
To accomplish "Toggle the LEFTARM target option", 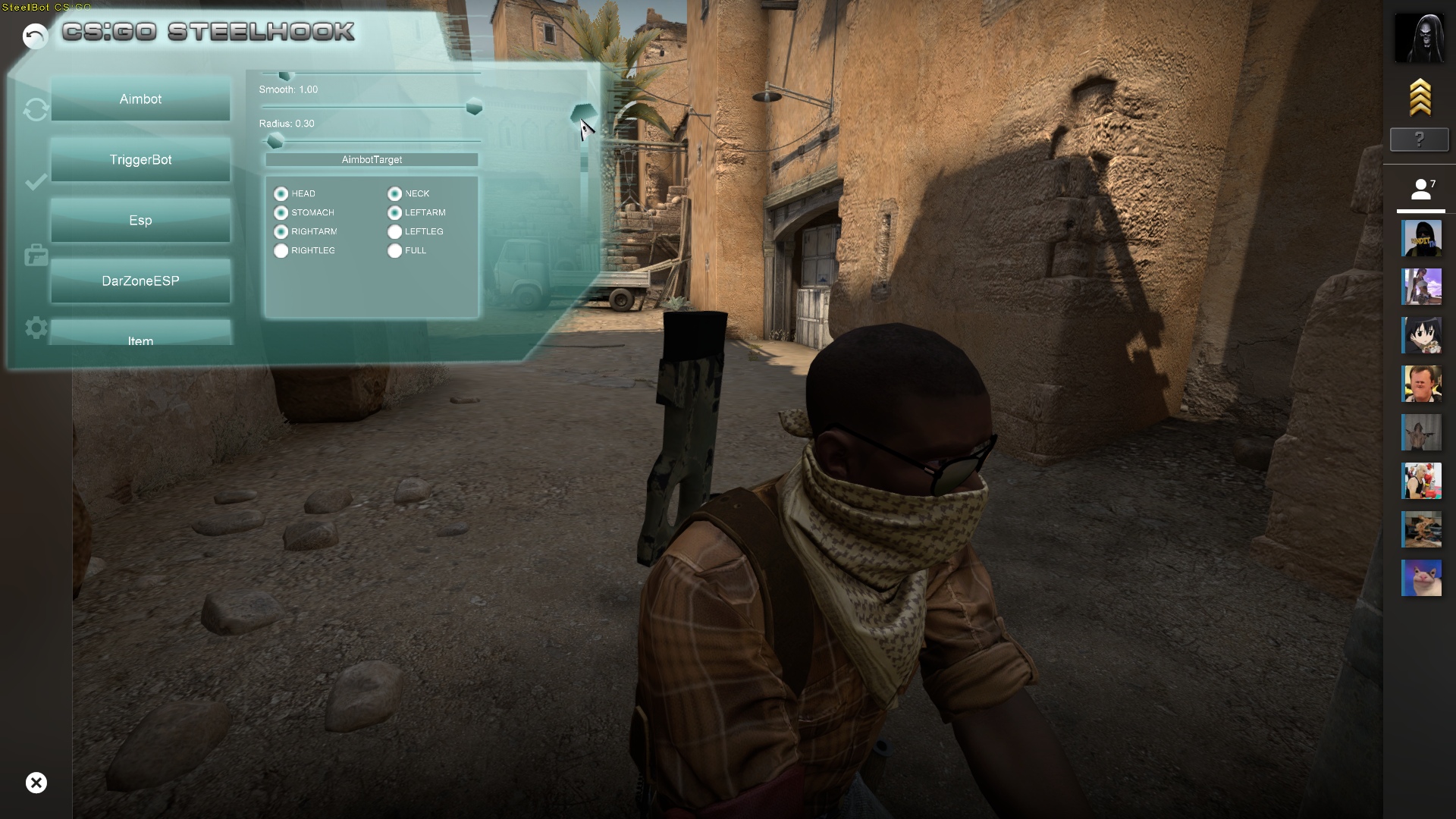I will pyautogui.click(x=395, y=213).
